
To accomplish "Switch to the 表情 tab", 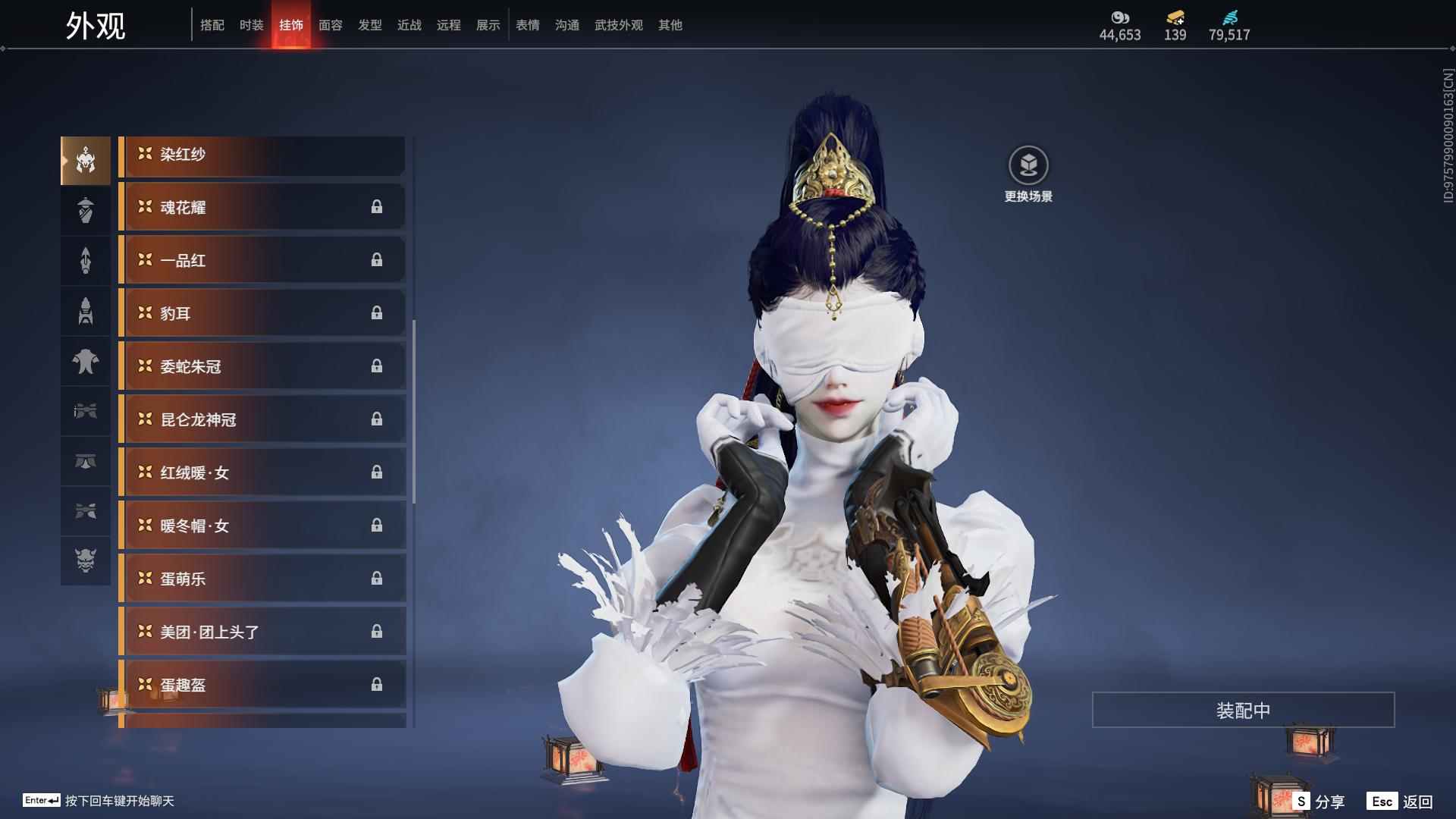I will pos(528,24).
